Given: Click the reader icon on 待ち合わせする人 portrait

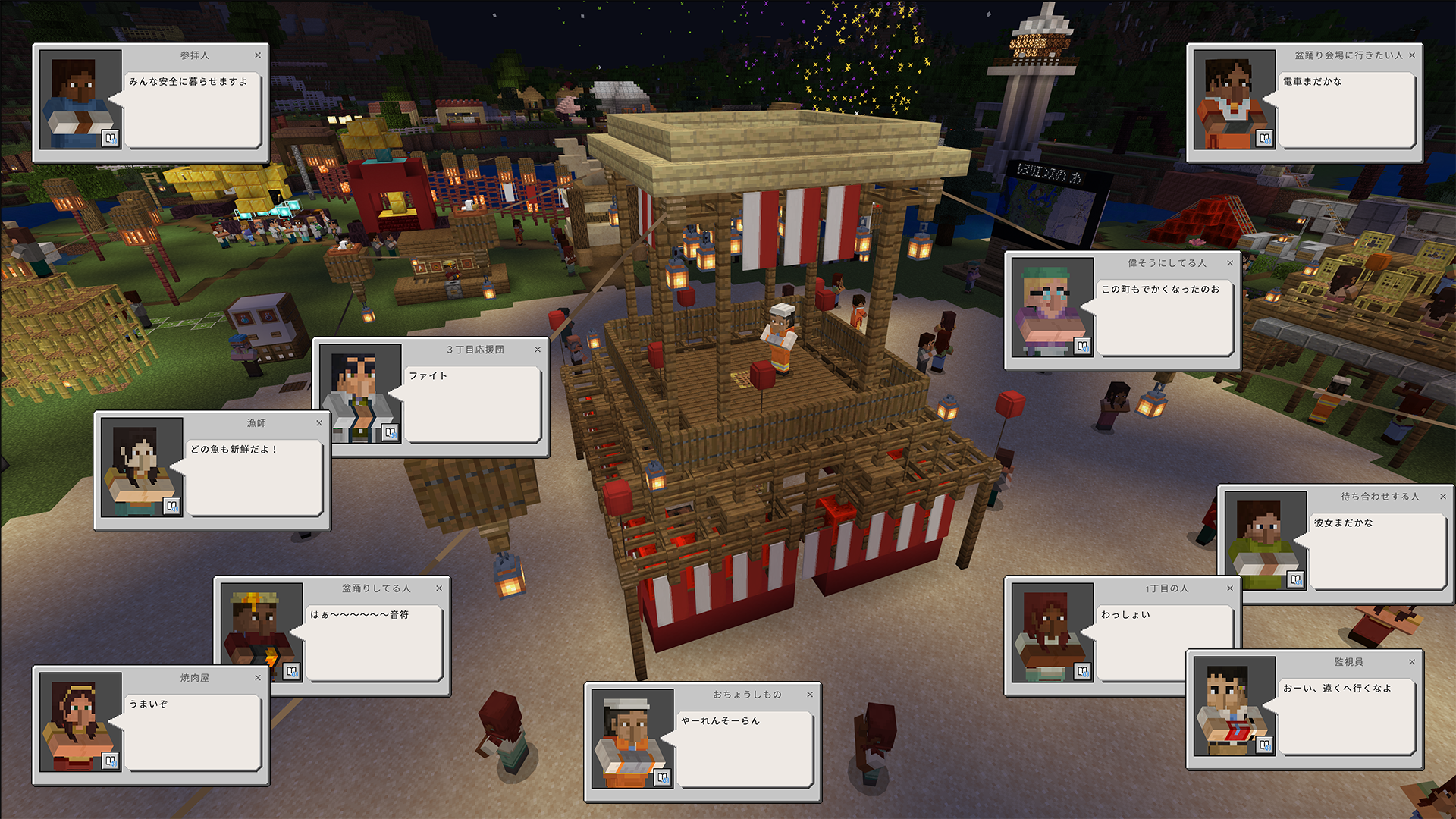Looking at the screenshot, I should tap(1296, 579).
